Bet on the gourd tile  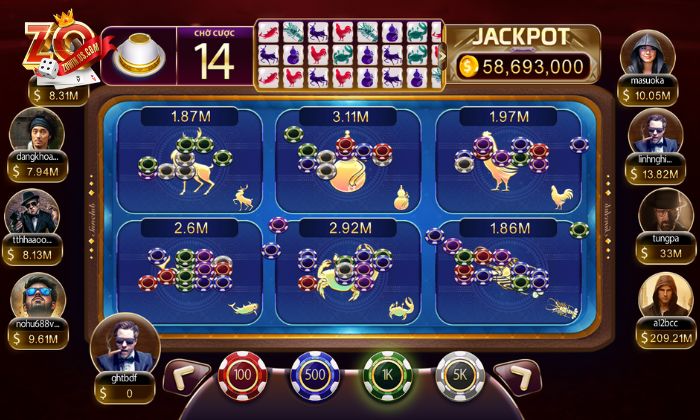click(x=346, y=165)
